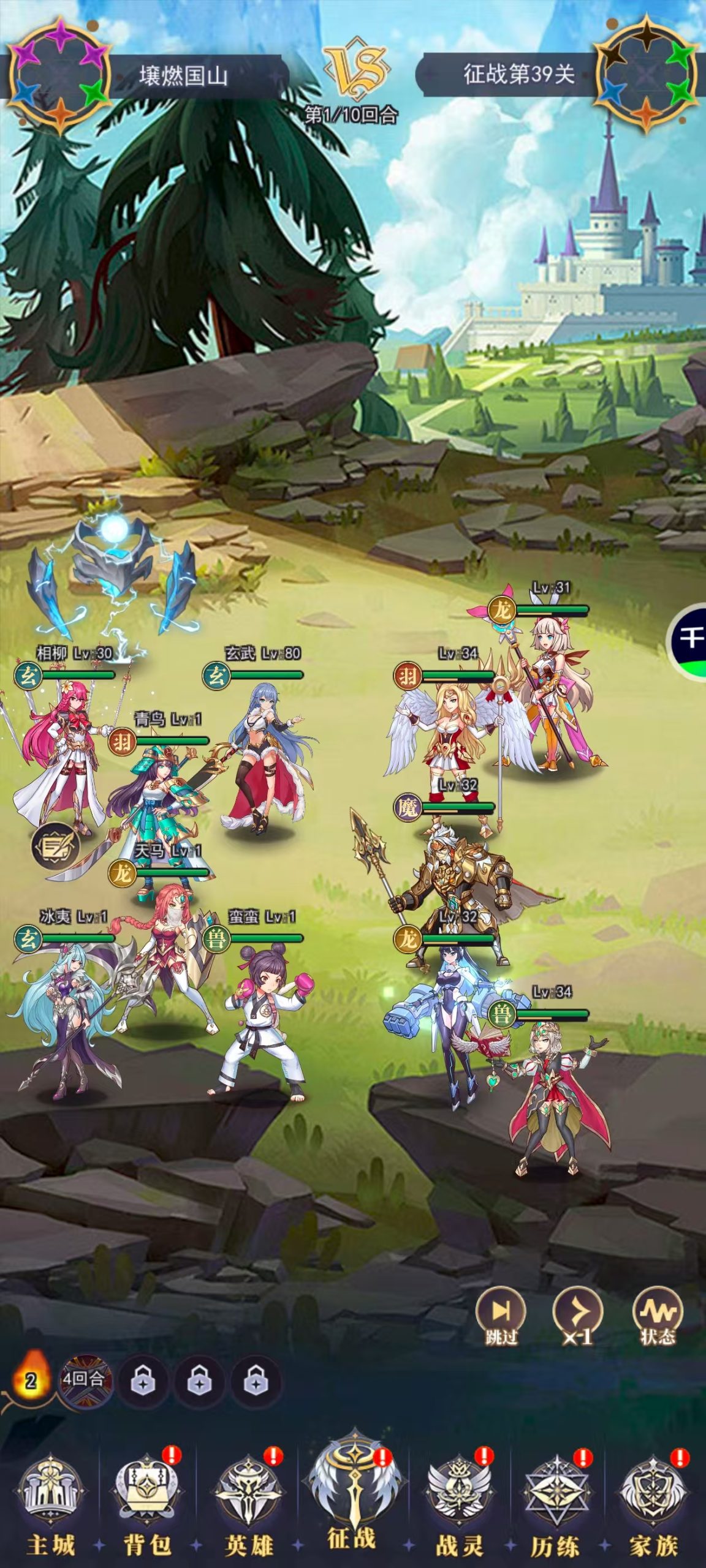Expand the side panel tab on right edge
Screen dimensions: 706x1568
tap(691, 639)
